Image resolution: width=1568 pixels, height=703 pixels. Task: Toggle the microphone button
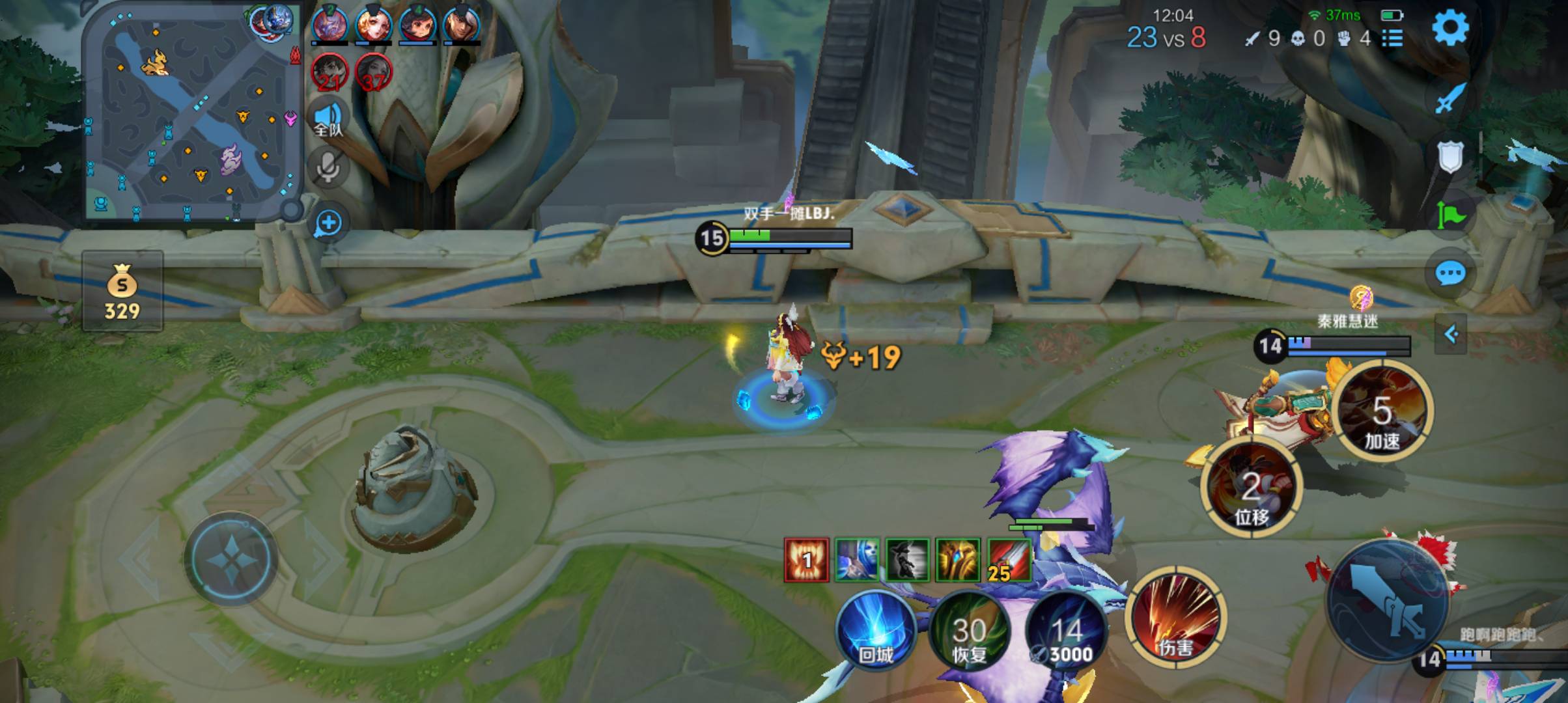point(328,168)
